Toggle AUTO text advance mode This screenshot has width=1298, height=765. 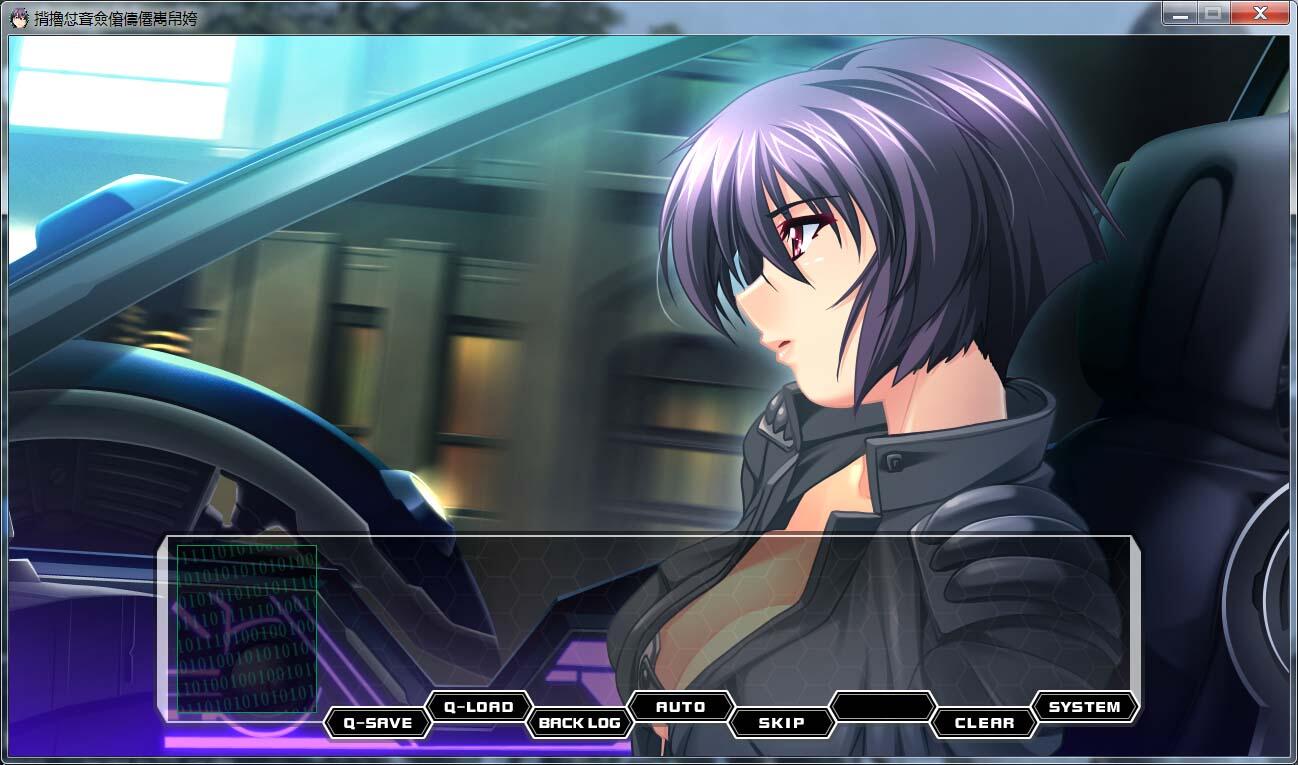click(x=681, y=707)
